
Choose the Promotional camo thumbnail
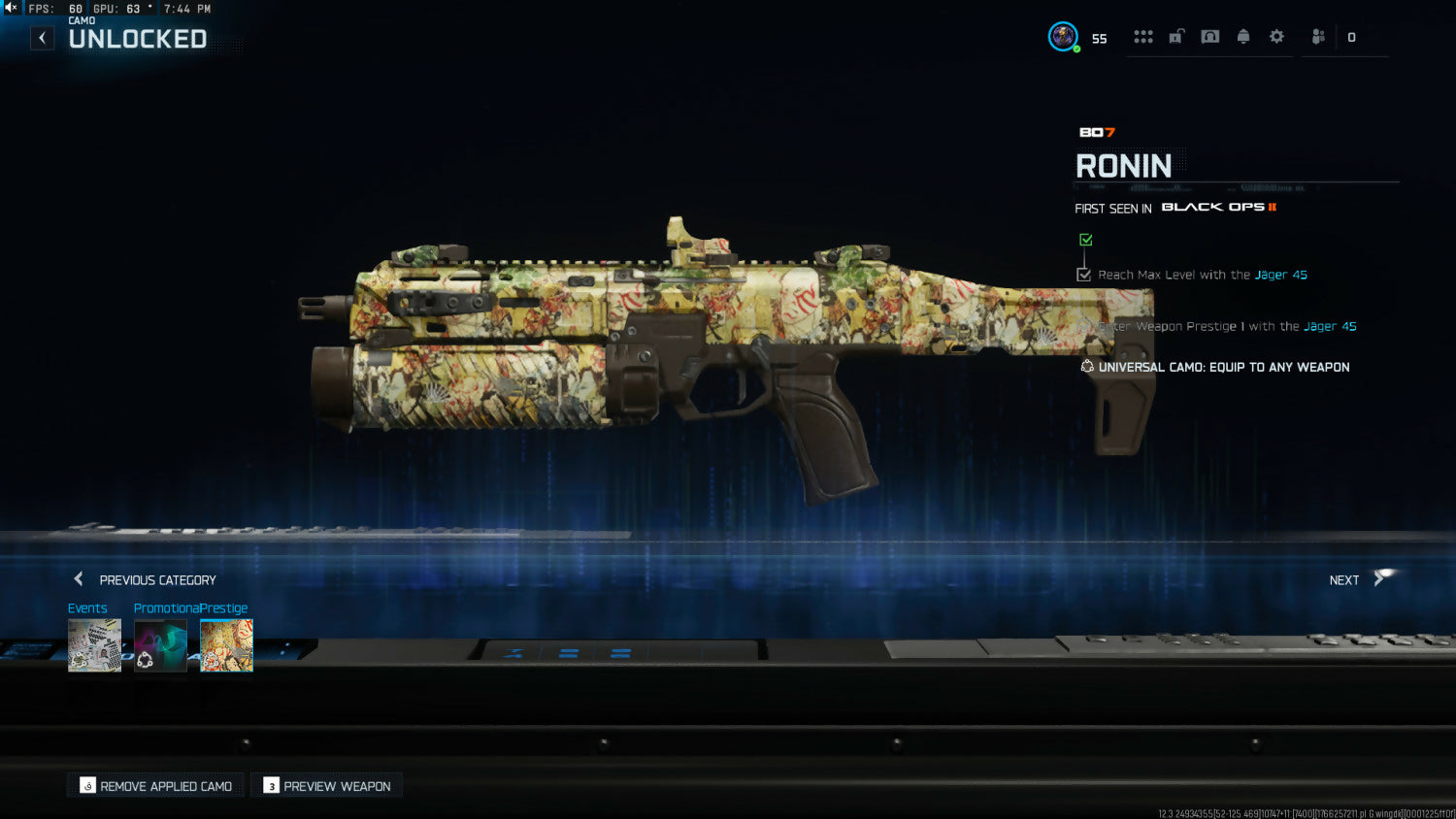[160, 645]
